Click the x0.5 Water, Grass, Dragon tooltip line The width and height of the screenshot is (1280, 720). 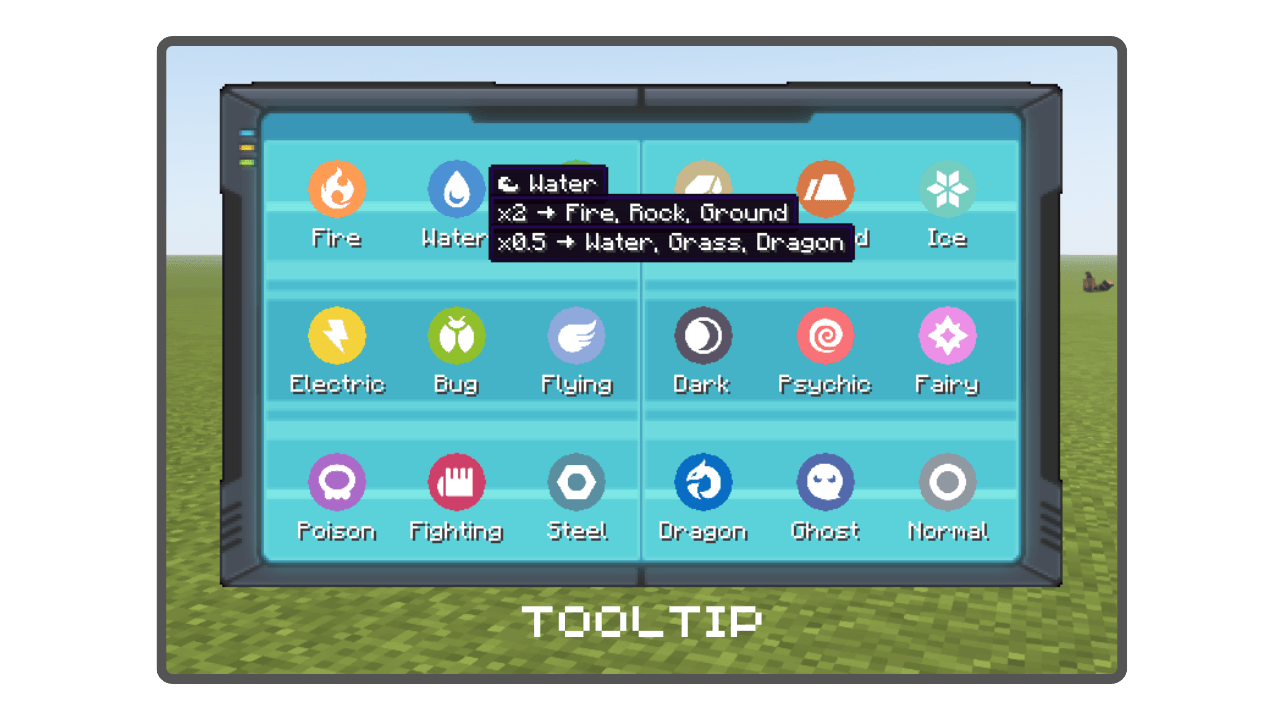[x=670, y=242]
